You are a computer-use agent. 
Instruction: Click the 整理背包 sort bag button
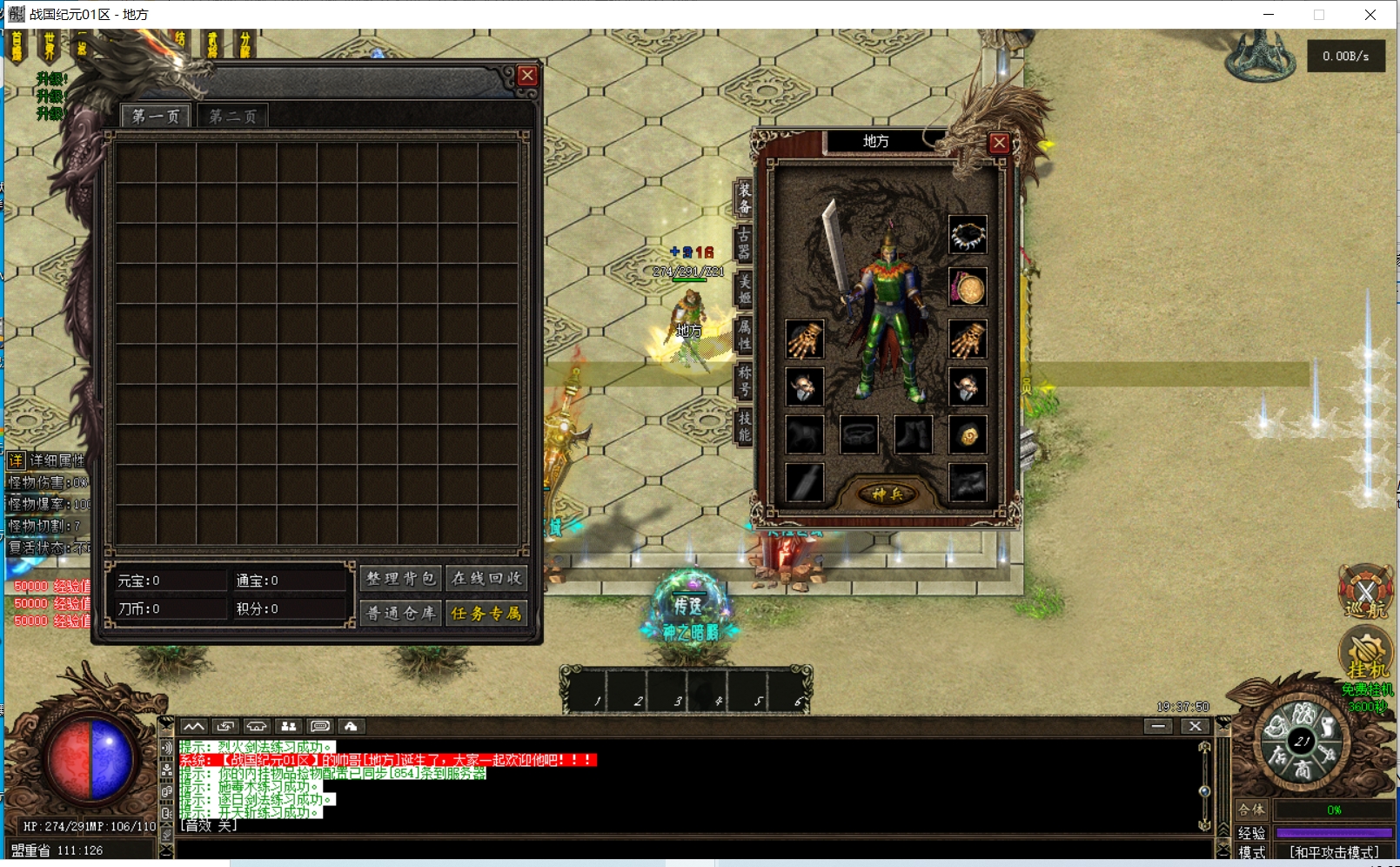pyautogui.click(x=400, y=579)
